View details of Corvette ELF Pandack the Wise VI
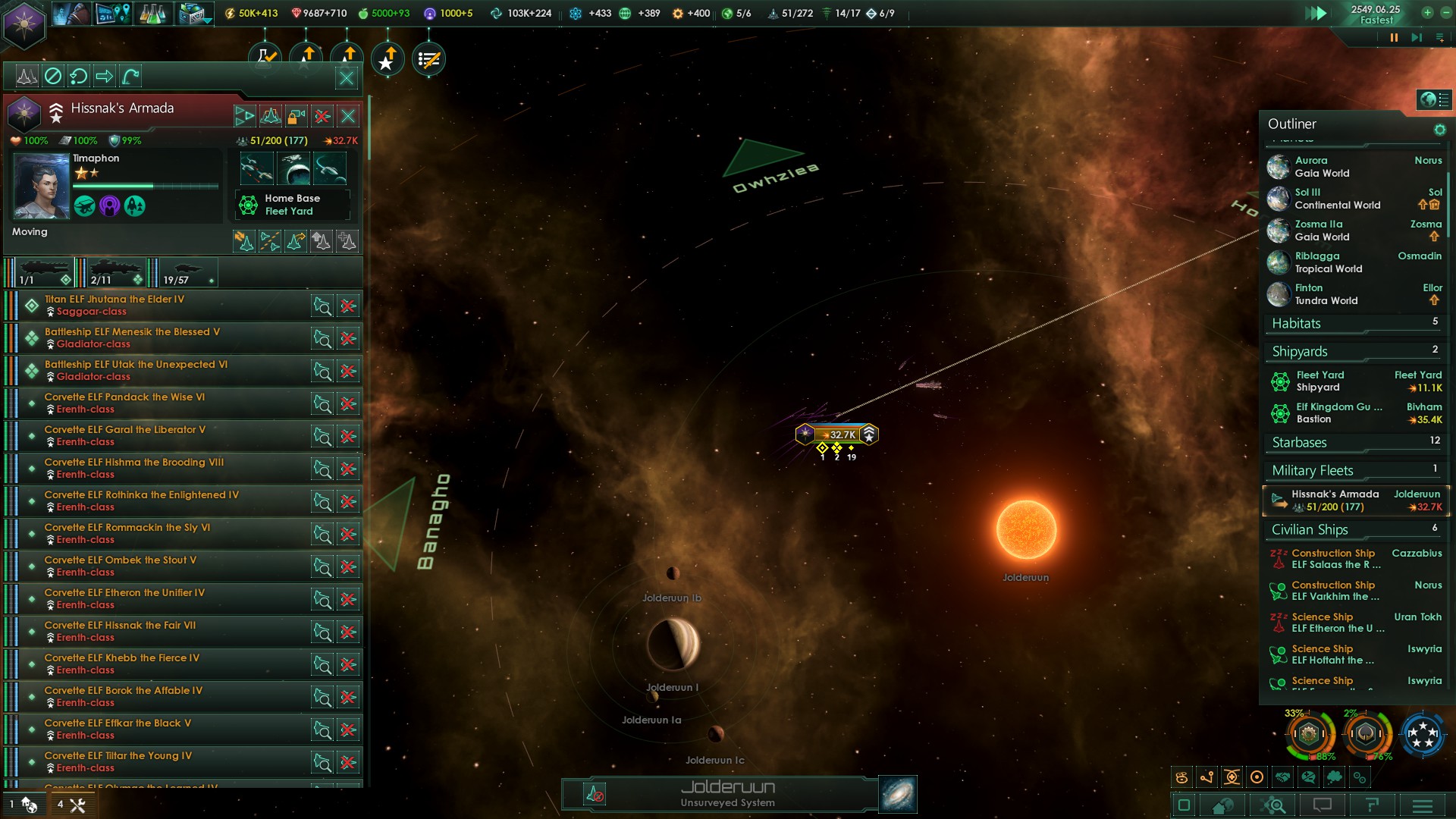The width and height of the screenshot is (1456, 819). tap(322, 403)
